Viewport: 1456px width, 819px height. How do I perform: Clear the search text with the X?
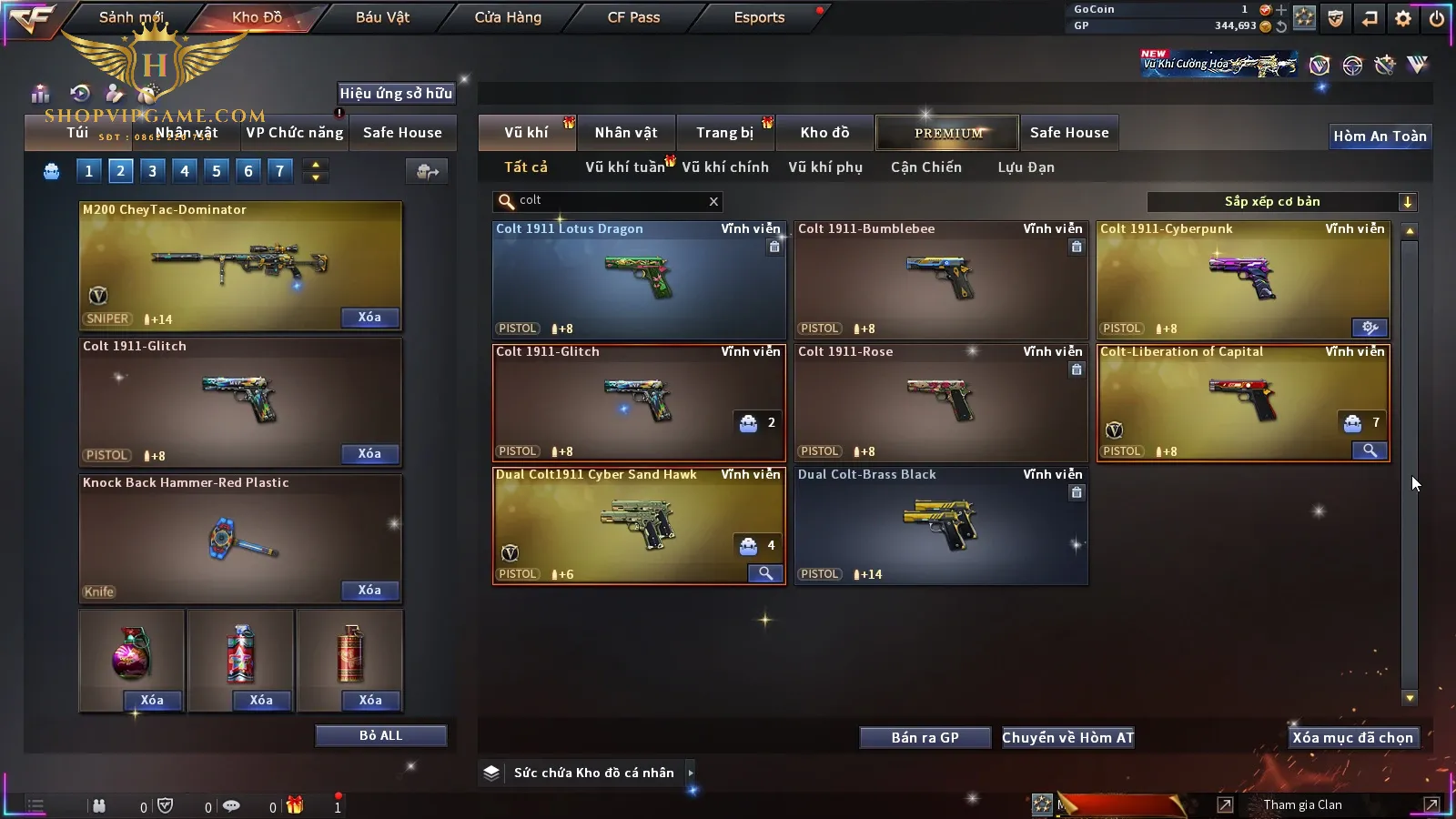(713, 202)
